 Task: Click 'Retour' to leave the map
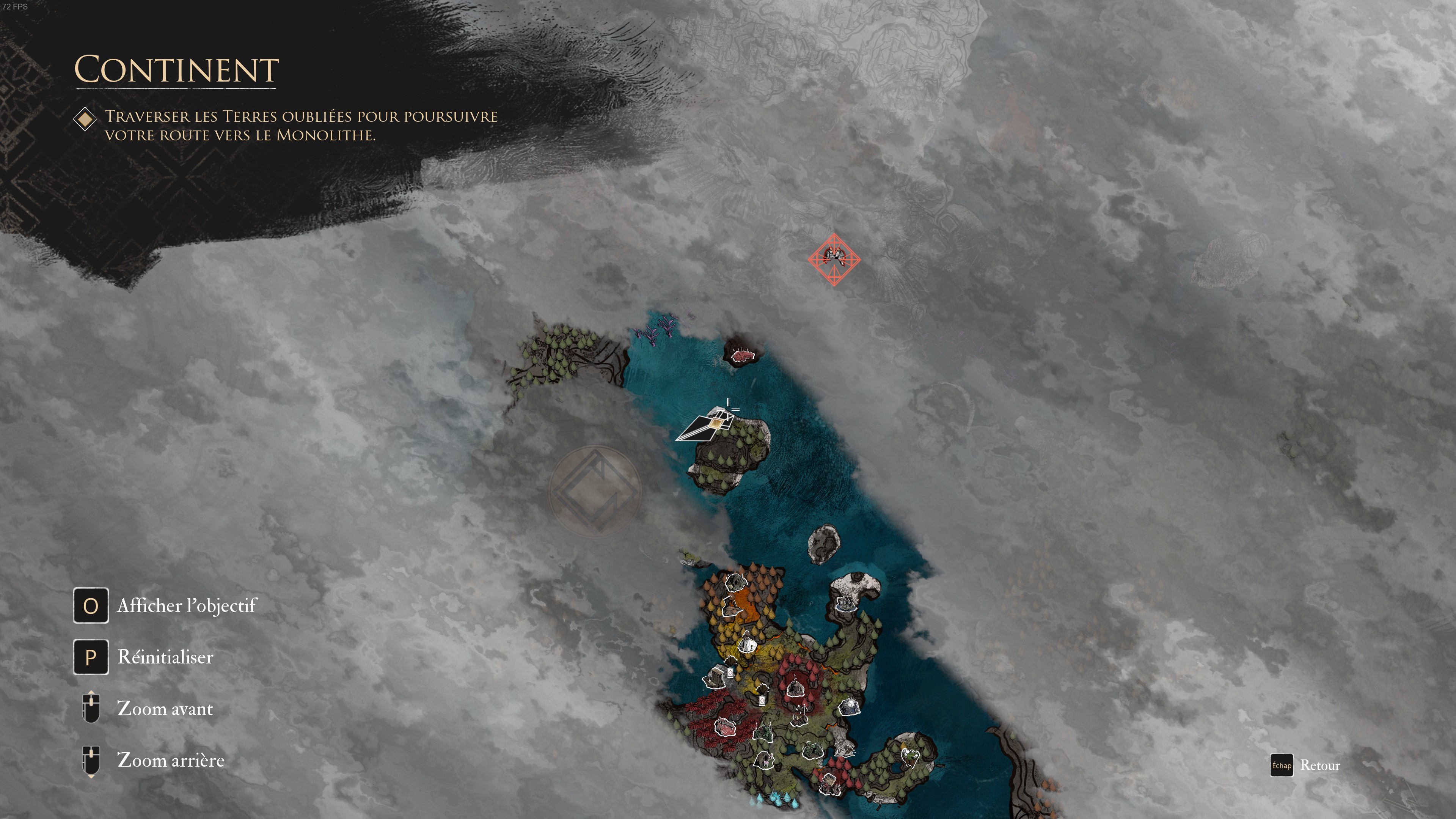1320,766
